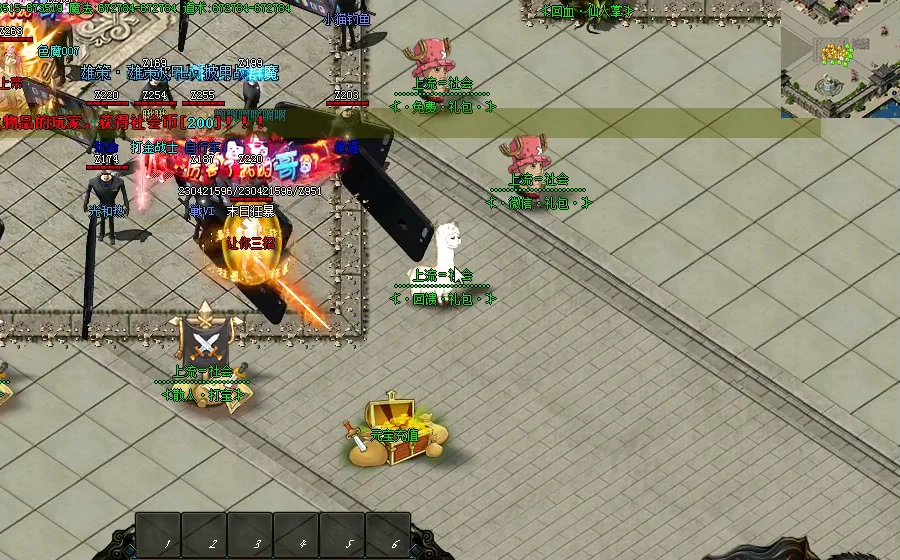Pick hotbar slot number 6

click(x=388, y=535)
